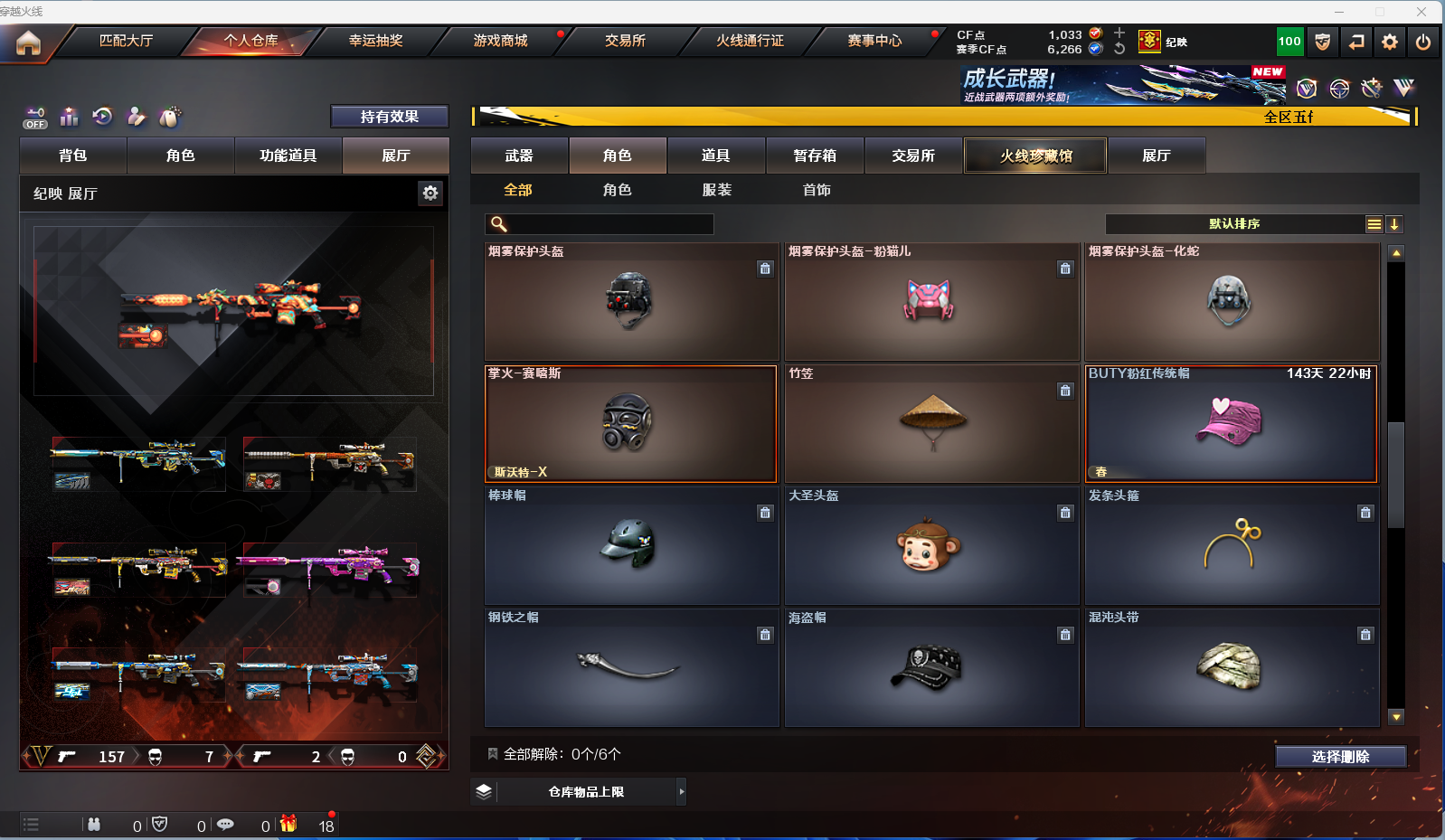Screen dimensions: 1445x840
Task: Click the 选择删除 button
Action: pos(1340,757)
